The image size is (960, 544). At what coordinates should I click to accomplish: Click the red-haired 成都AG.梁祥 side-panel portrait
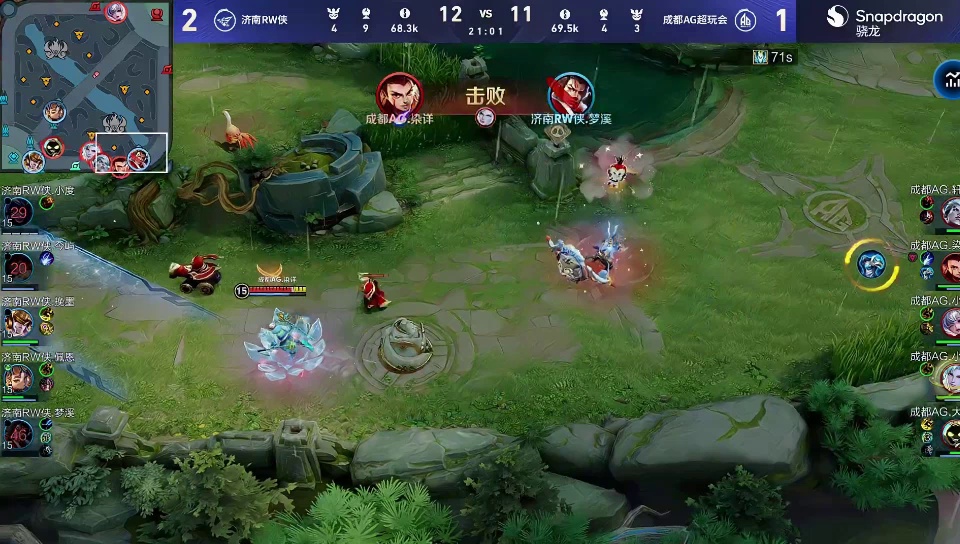tap(950, 266)
